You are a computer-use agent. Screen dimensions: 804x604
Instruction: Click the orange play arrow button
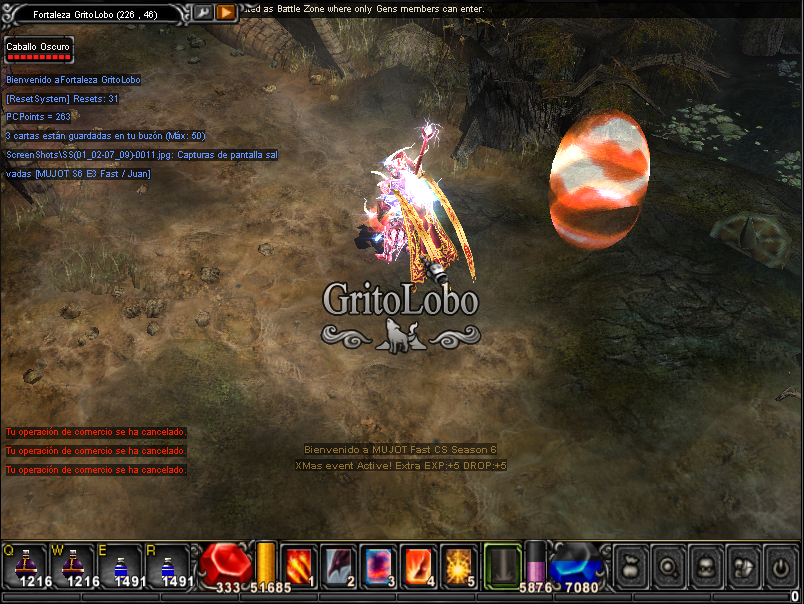[x=226, y=13]
